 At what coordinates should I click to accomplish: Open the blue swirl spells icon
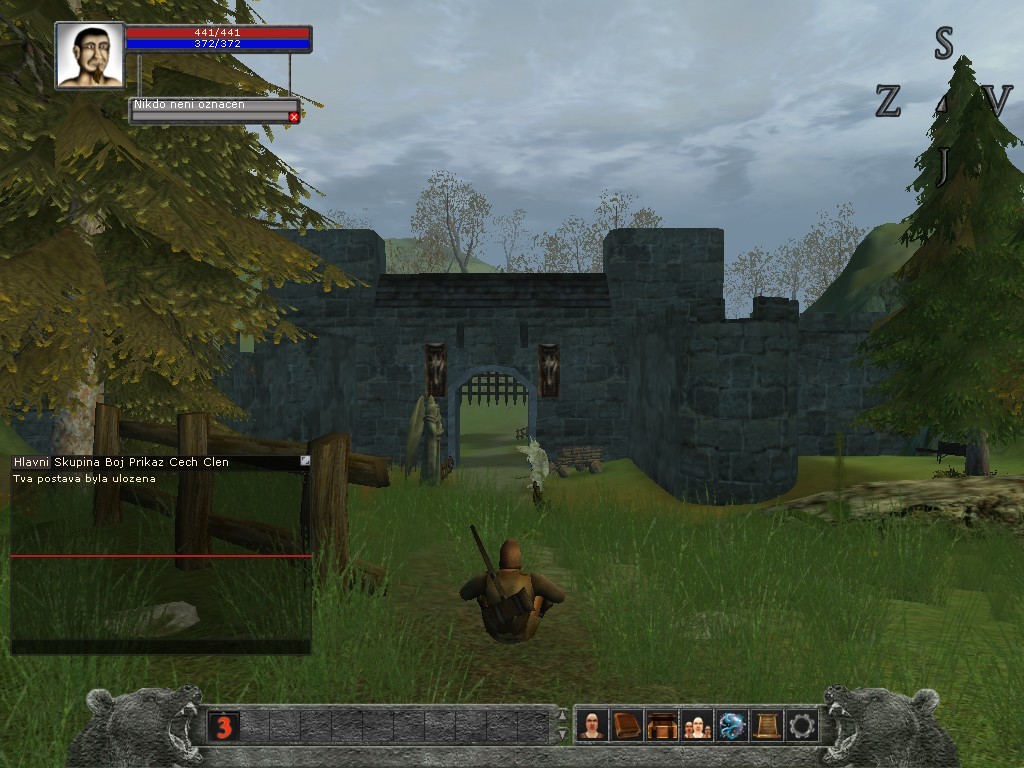(x=732, y=725)
